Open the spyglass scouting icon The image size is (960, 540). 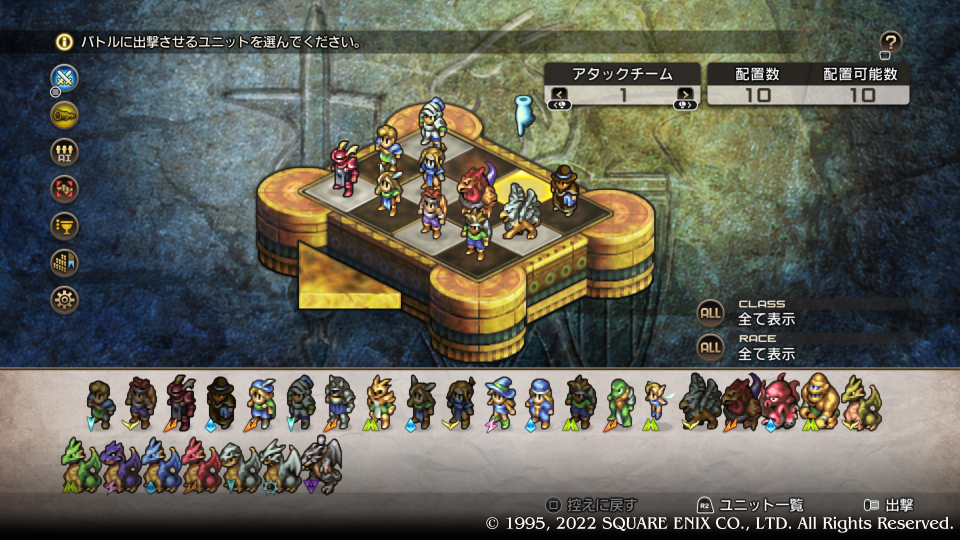point(65,114)
